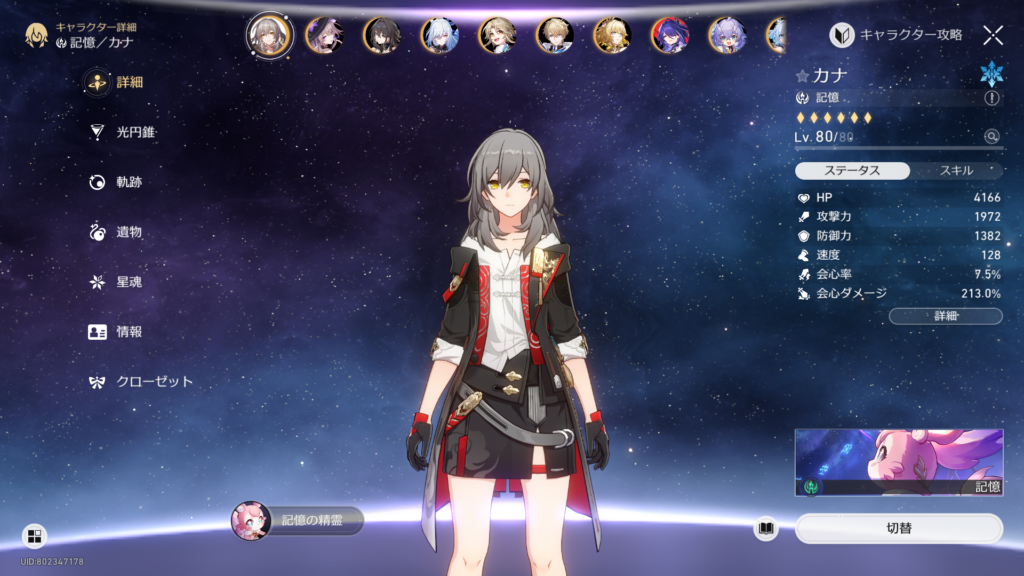The width and height of the screenshot is (1024, 576).
Task: Open the キャラクター攻略 character guide
Action: (x=897, y=35)
